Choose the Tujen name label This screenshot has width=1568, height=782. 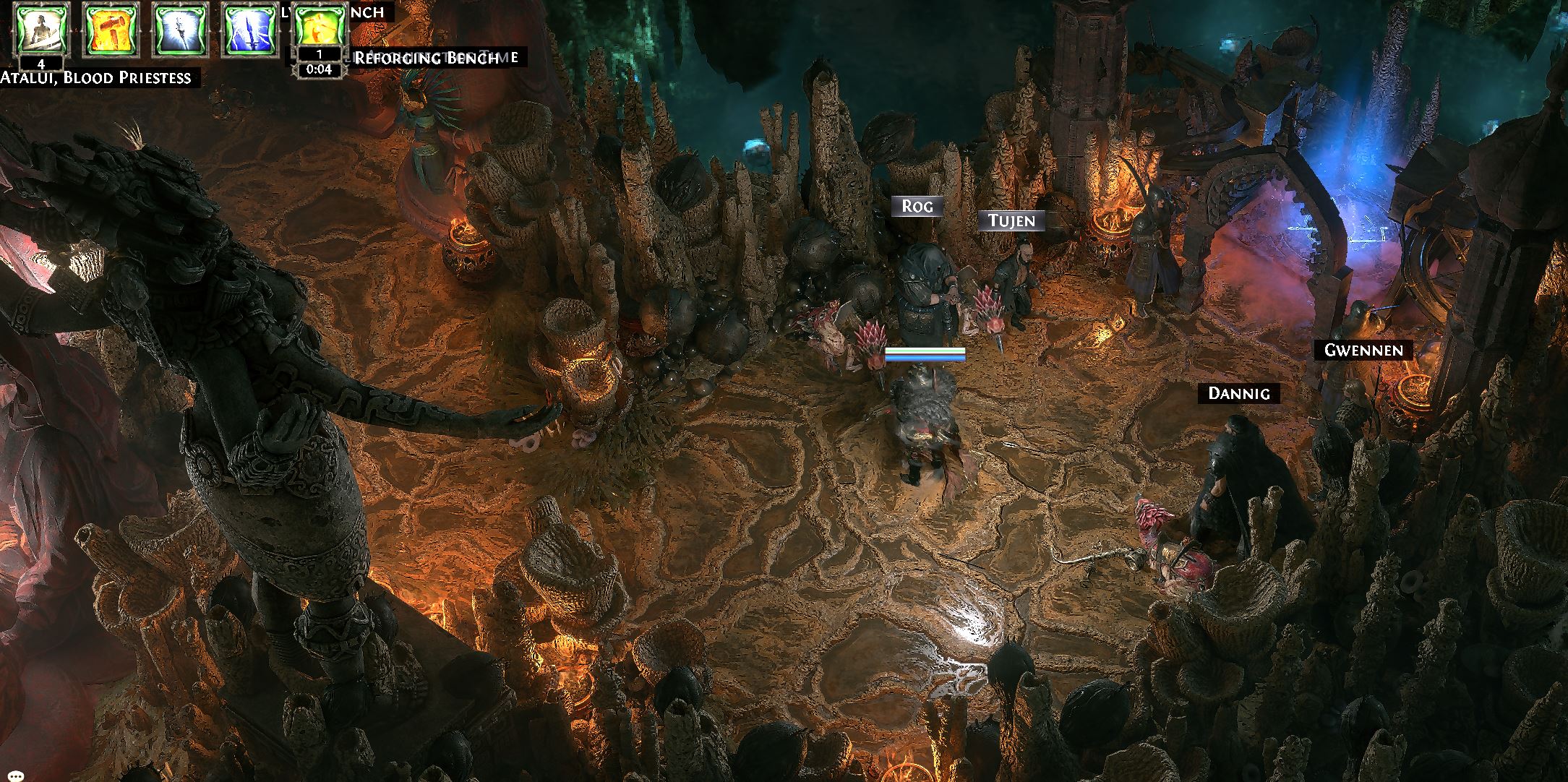click(1011, 221)
